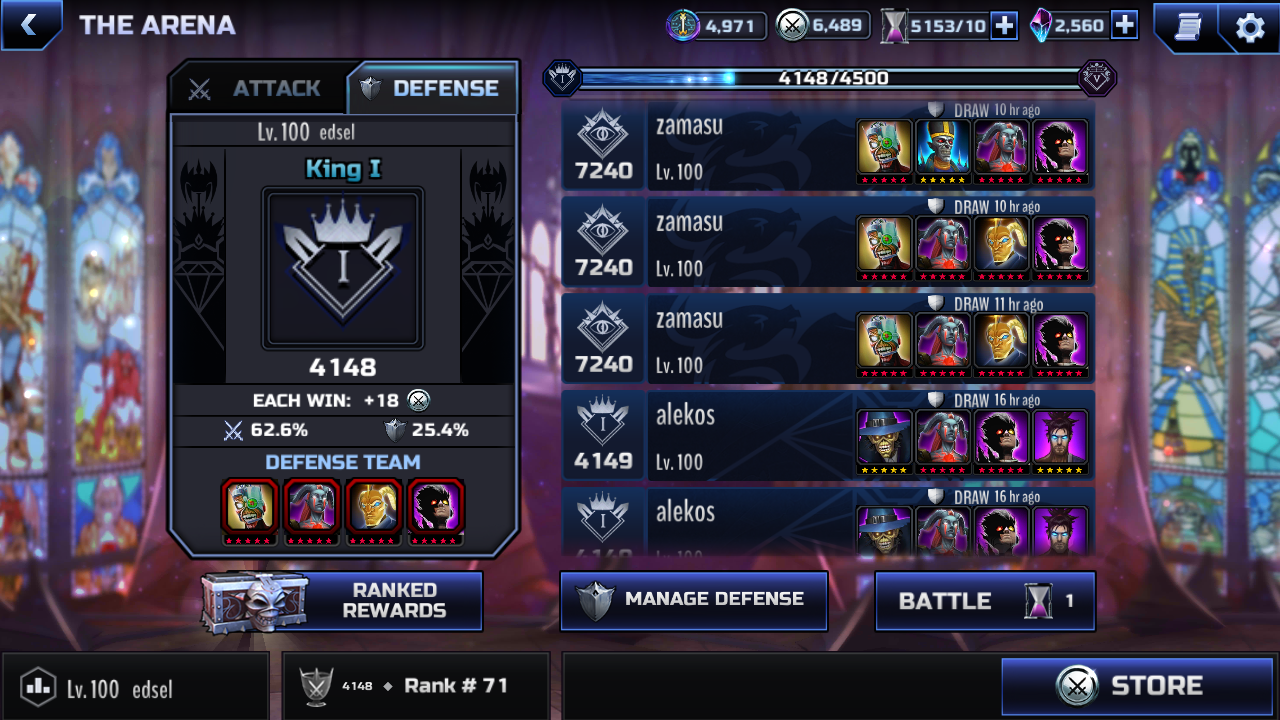Click the King I rank emblem
Image resolution: width=1280 pixels, height=720 pixels.
tap(342, 268)
